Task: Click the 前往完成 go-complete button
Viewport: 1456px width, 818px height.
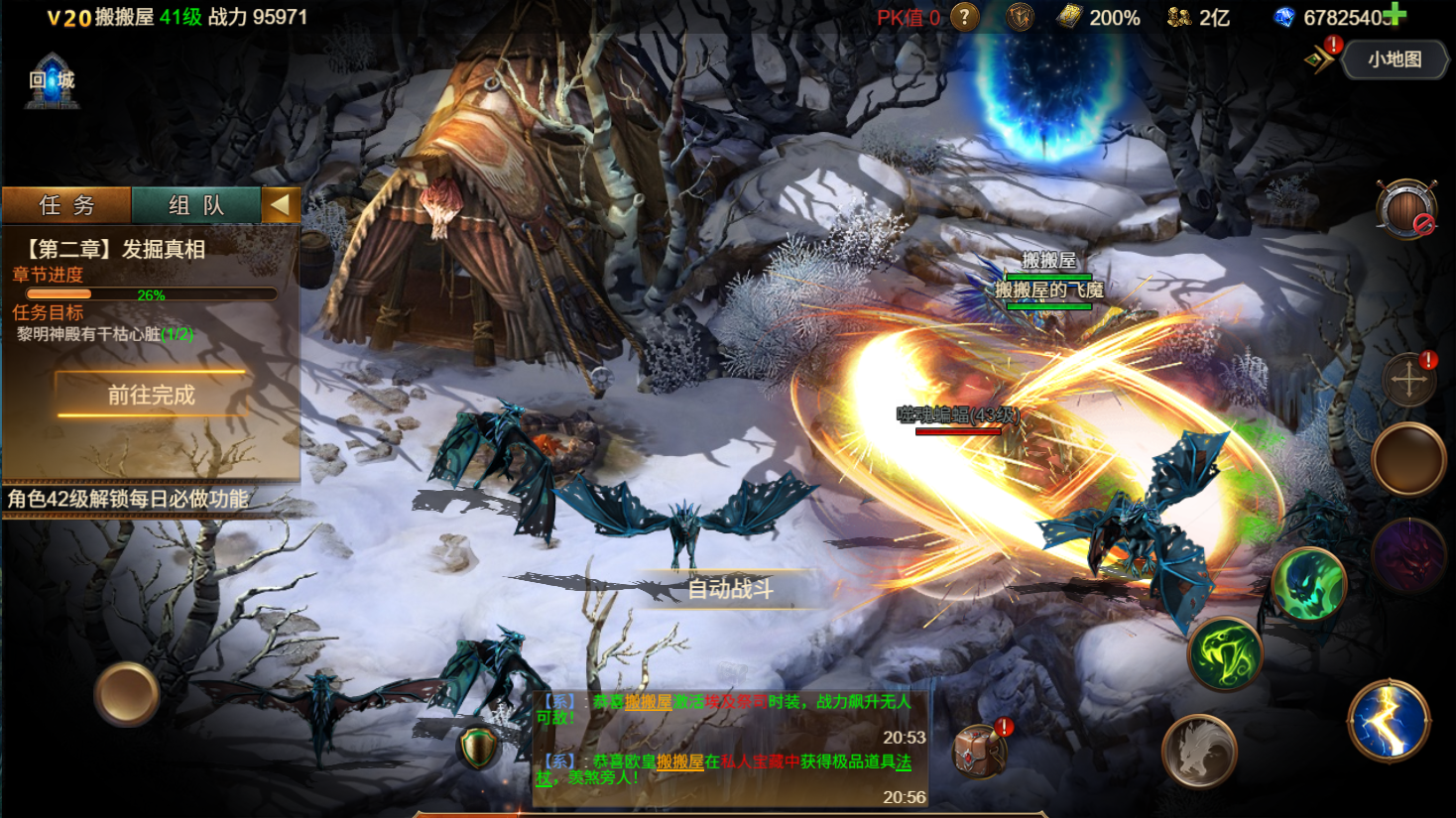Action: [x=151, y=395]
